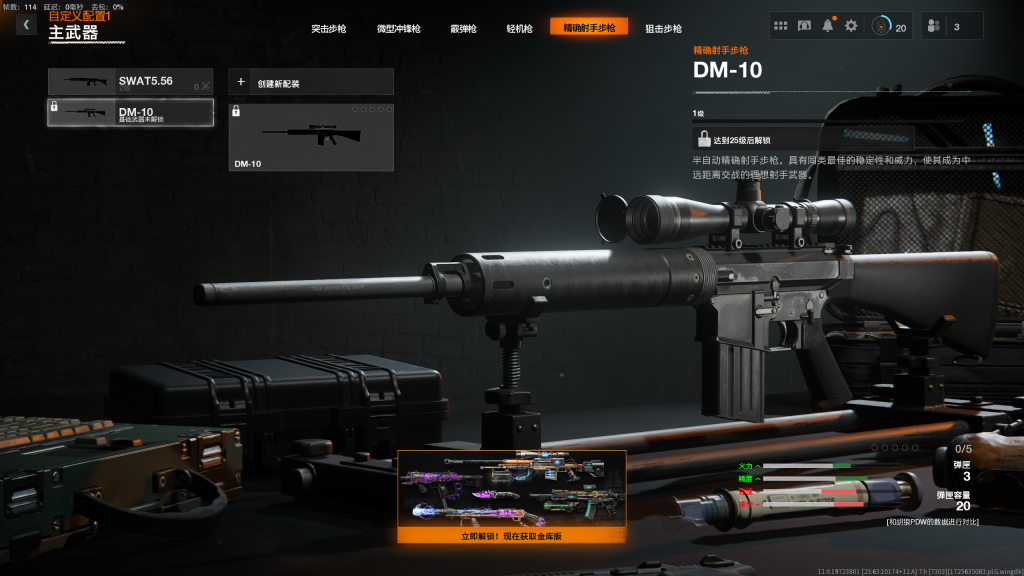Open the DM-10 build thumbnail
This screenshot has height=576, width=1024.
[311, 137]
